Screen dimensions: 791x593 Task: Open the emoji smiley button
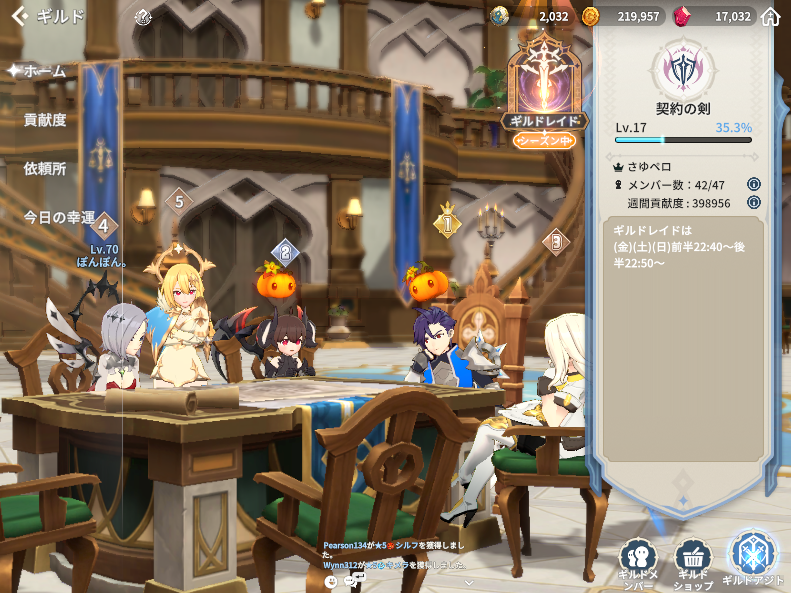pos(331,581)
